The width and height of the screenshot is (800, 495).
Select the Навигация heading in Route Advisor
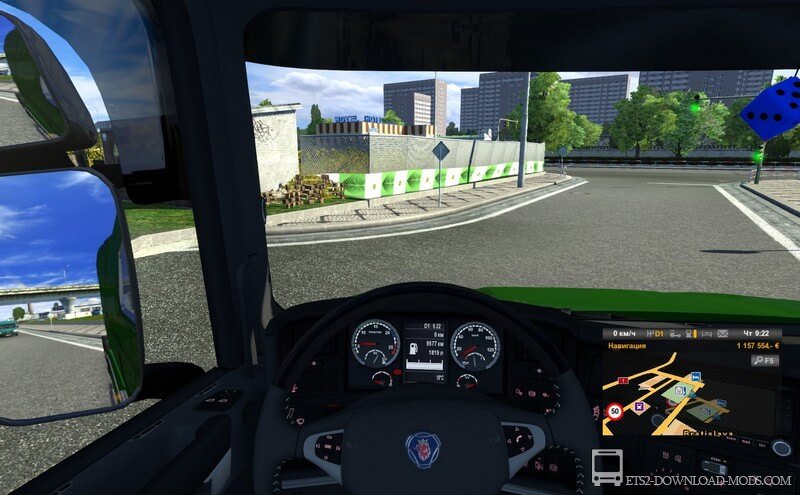(x=627, y=346)
